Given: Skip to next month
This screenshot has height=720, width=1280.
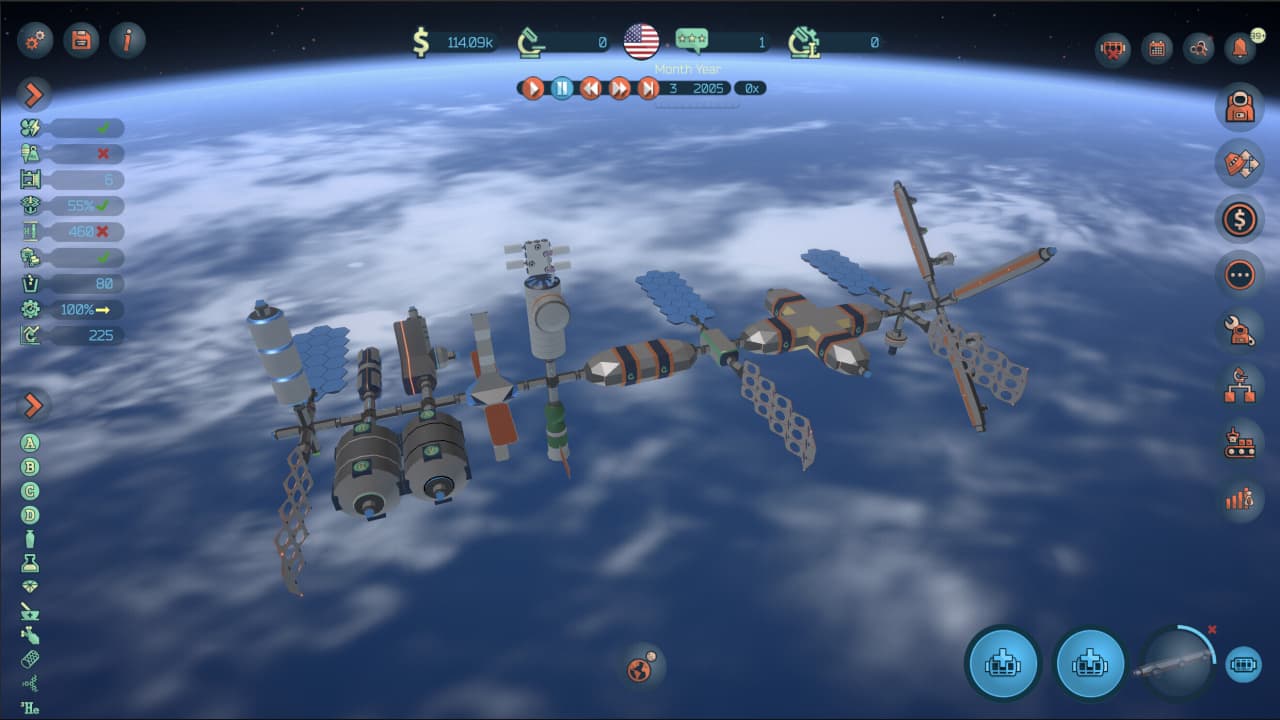Looking at the screenshot, I should [x=648, y=88].
